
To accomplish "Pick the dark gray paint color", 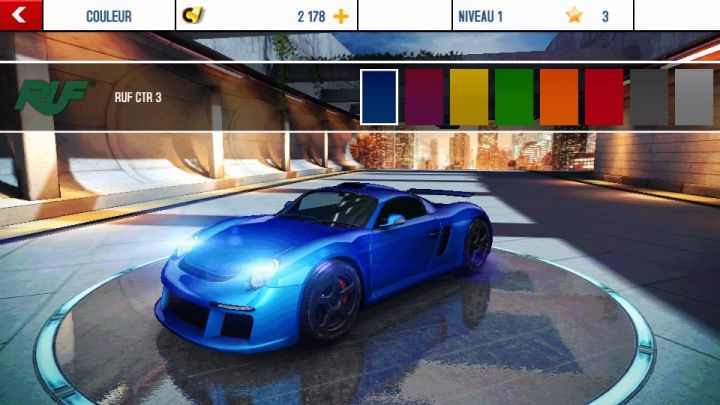I will pos(649,97).
